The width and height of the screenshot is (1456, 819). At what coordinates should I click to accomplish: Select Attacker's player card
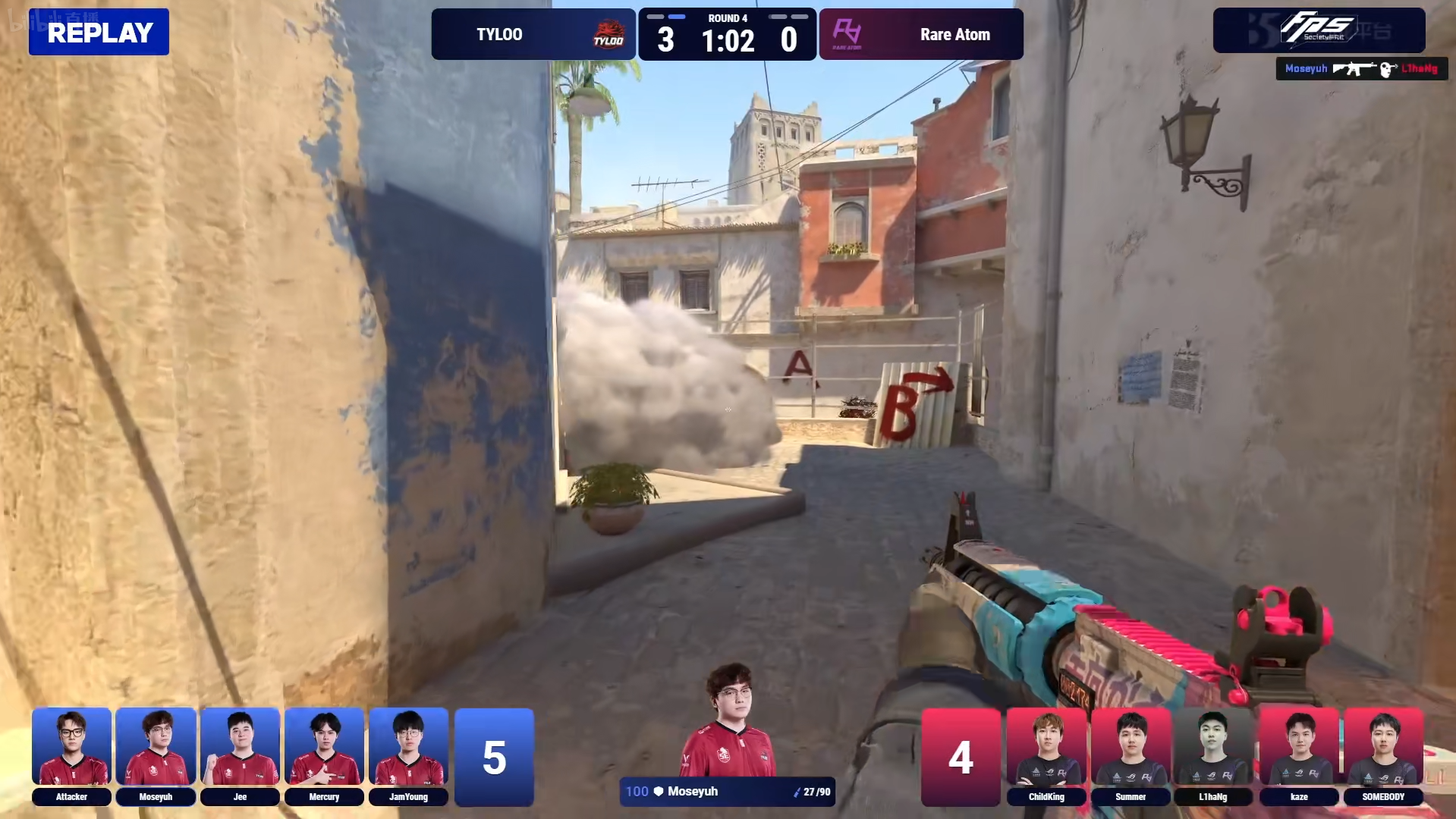click(71, 755)
